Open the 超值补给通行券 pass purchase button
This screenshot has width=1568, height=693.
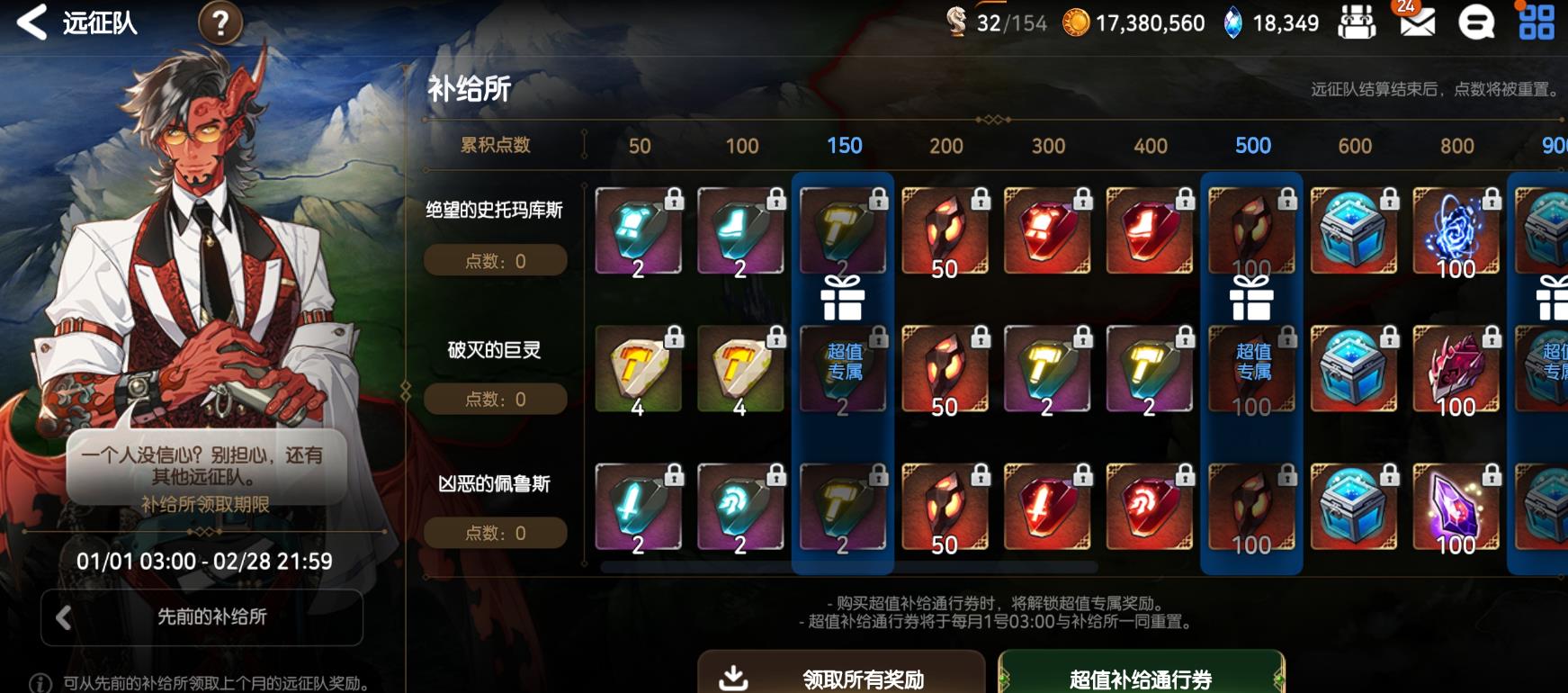click(x=1140, y=679)
